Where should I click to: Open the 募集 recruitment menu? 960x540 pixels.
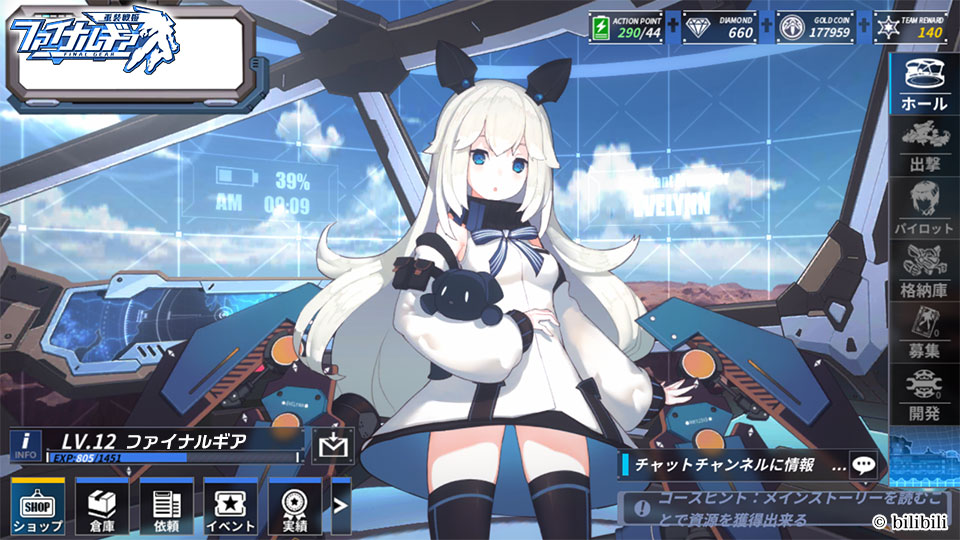(924, 332)
